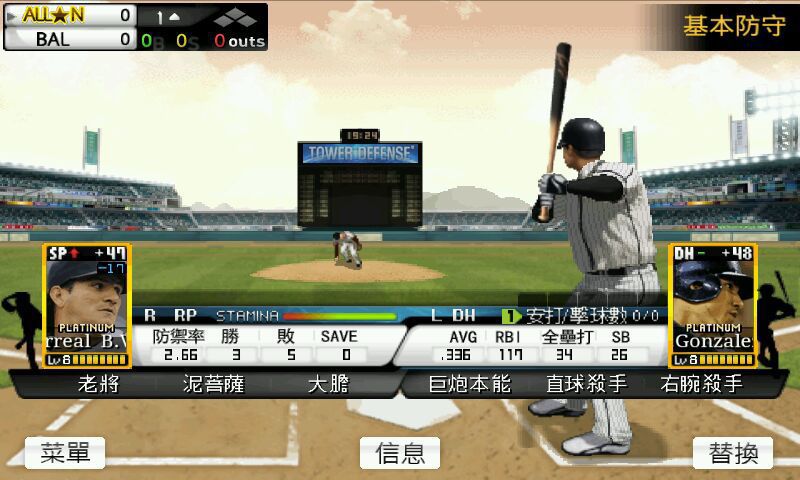Select Gonzalez's platinum batter card
Image resolution: width=800 pixels, height=480 pixels.
(713, 305)
